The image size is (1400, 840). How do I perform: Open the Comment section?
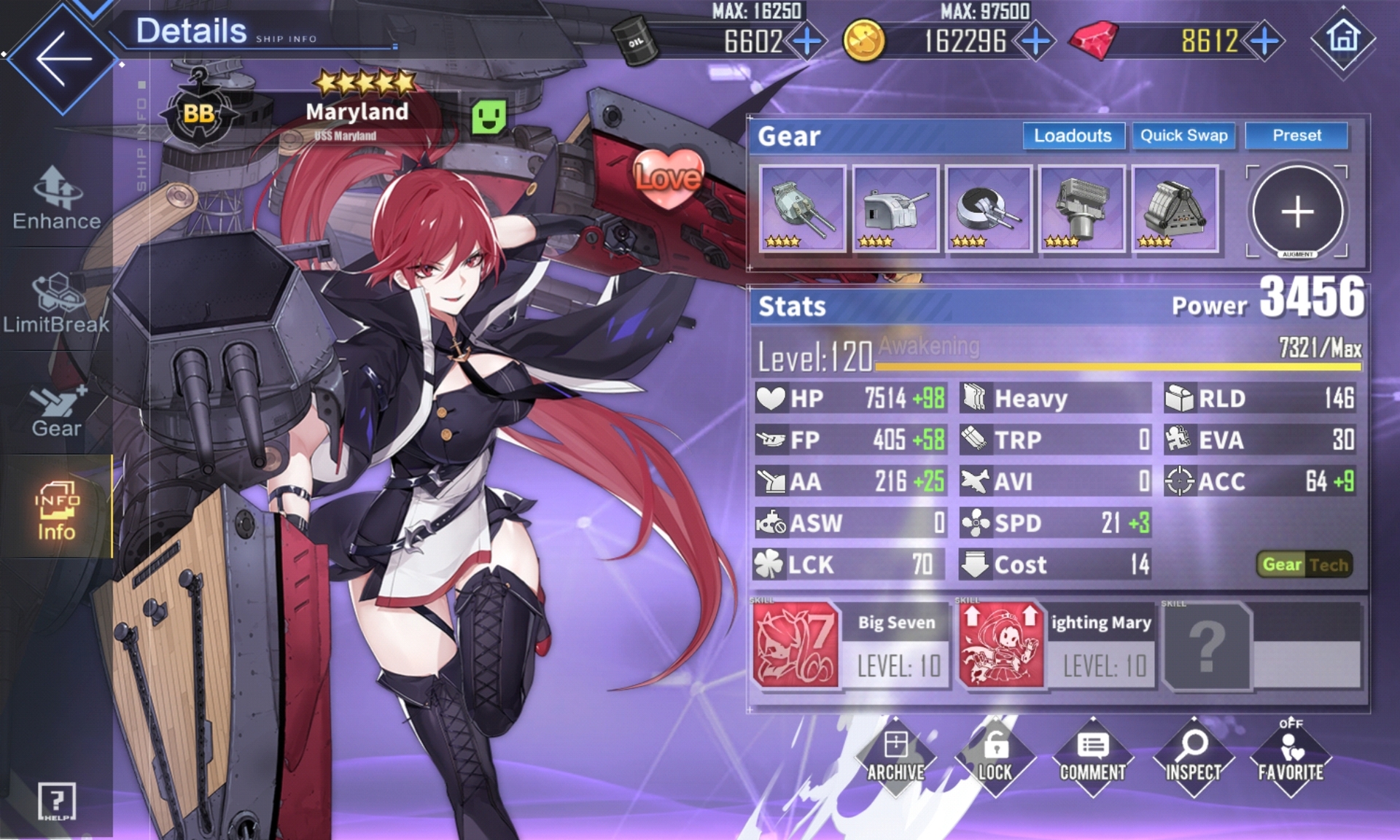[x=1092, y=757]
